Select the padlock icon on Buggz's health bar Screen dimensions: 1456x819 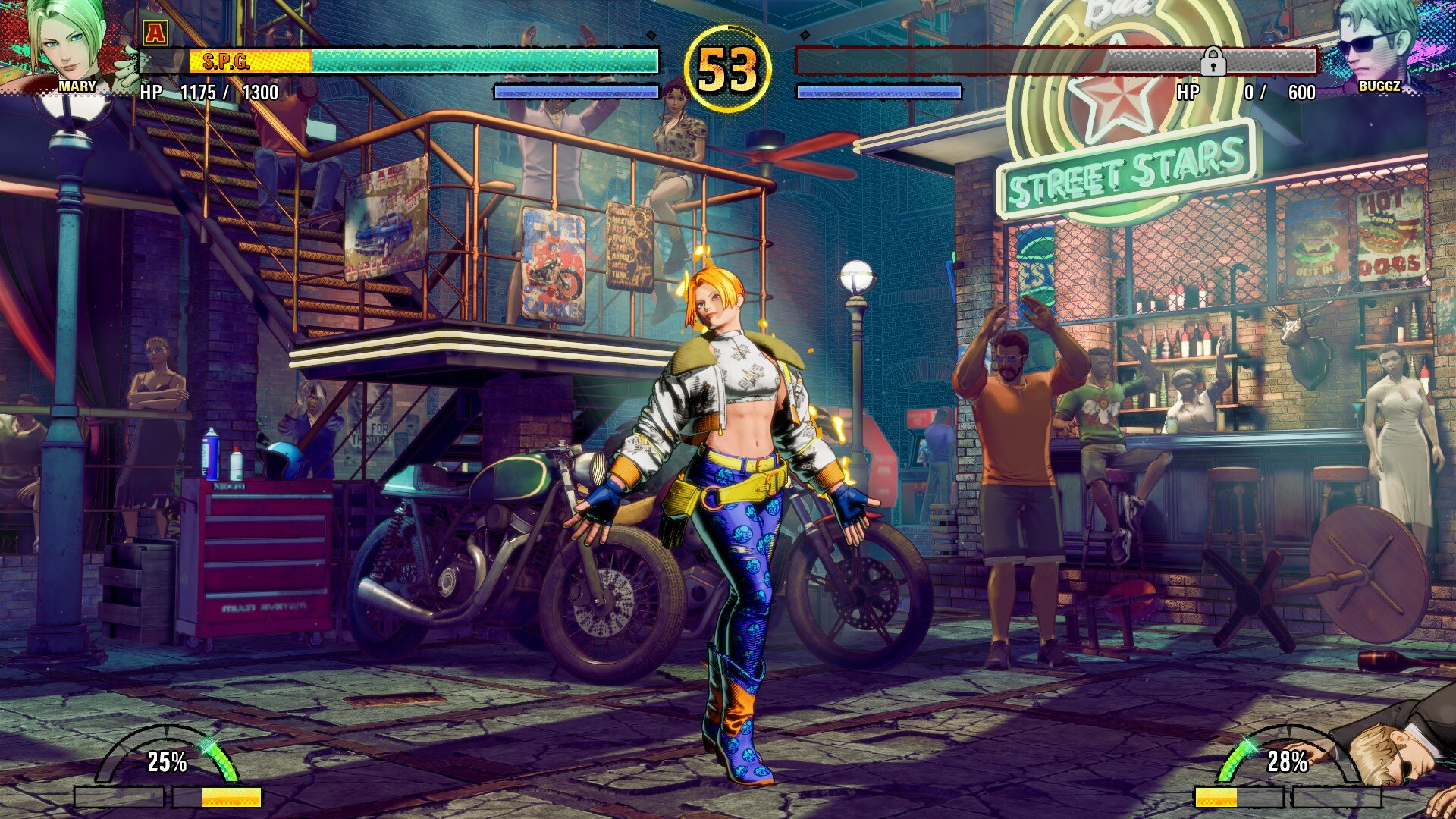pyautogui.click(x=1213, y=61)
